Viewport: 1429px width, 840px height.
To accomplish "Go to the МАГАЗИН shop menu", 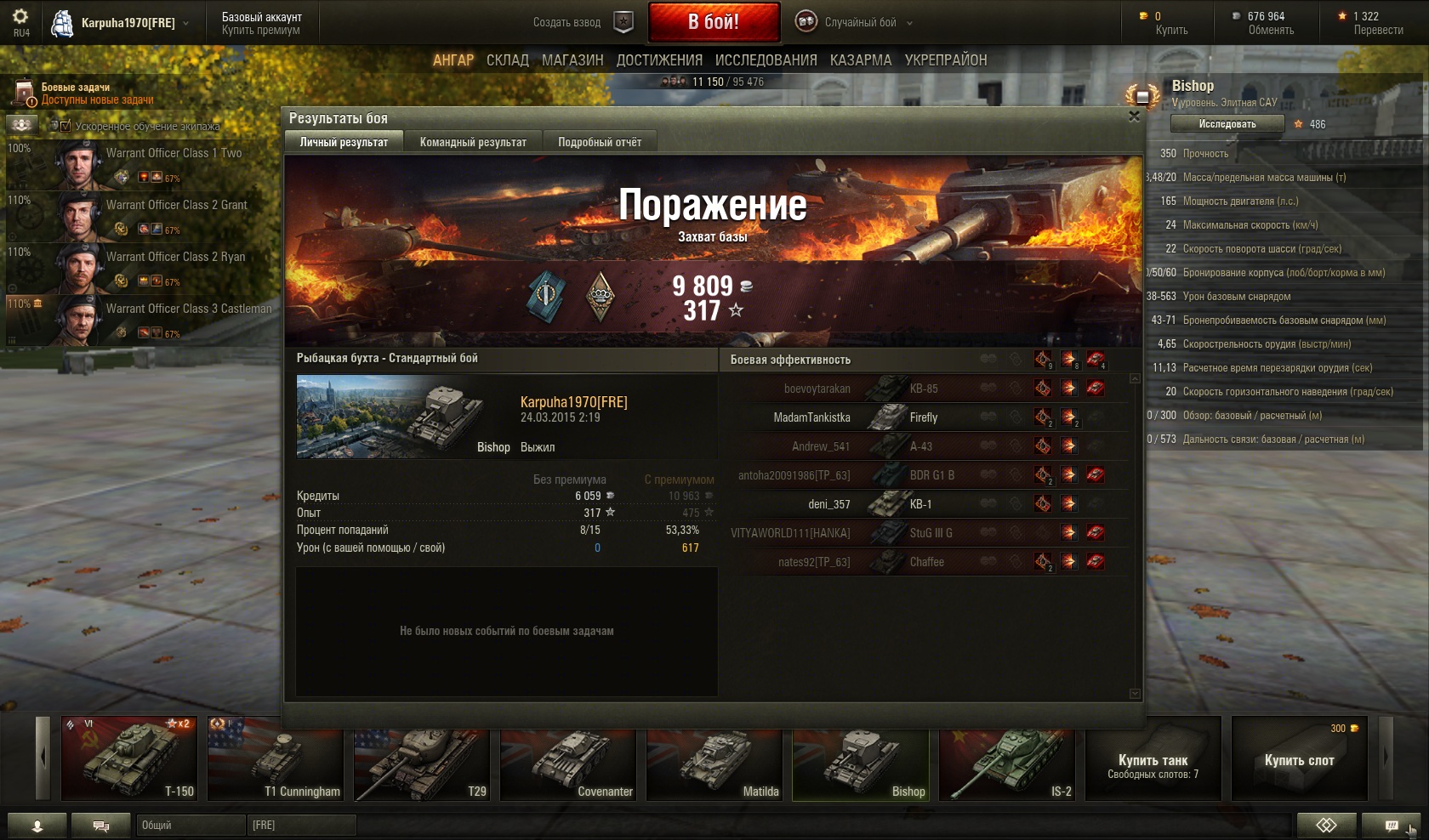I will pyautogui.click(x=572, y=60).
